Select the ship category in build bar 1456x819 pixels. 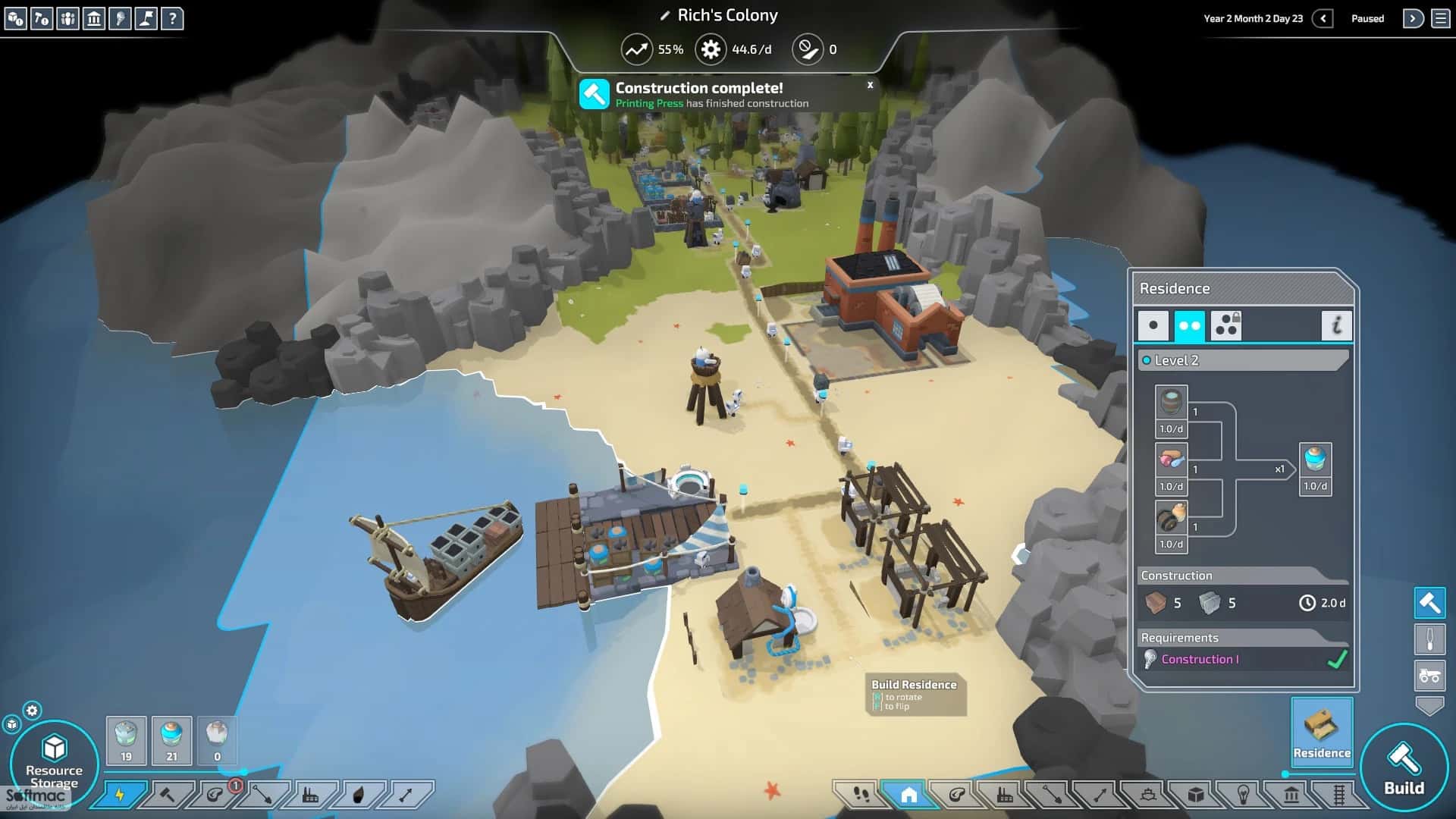point(1147,794)
